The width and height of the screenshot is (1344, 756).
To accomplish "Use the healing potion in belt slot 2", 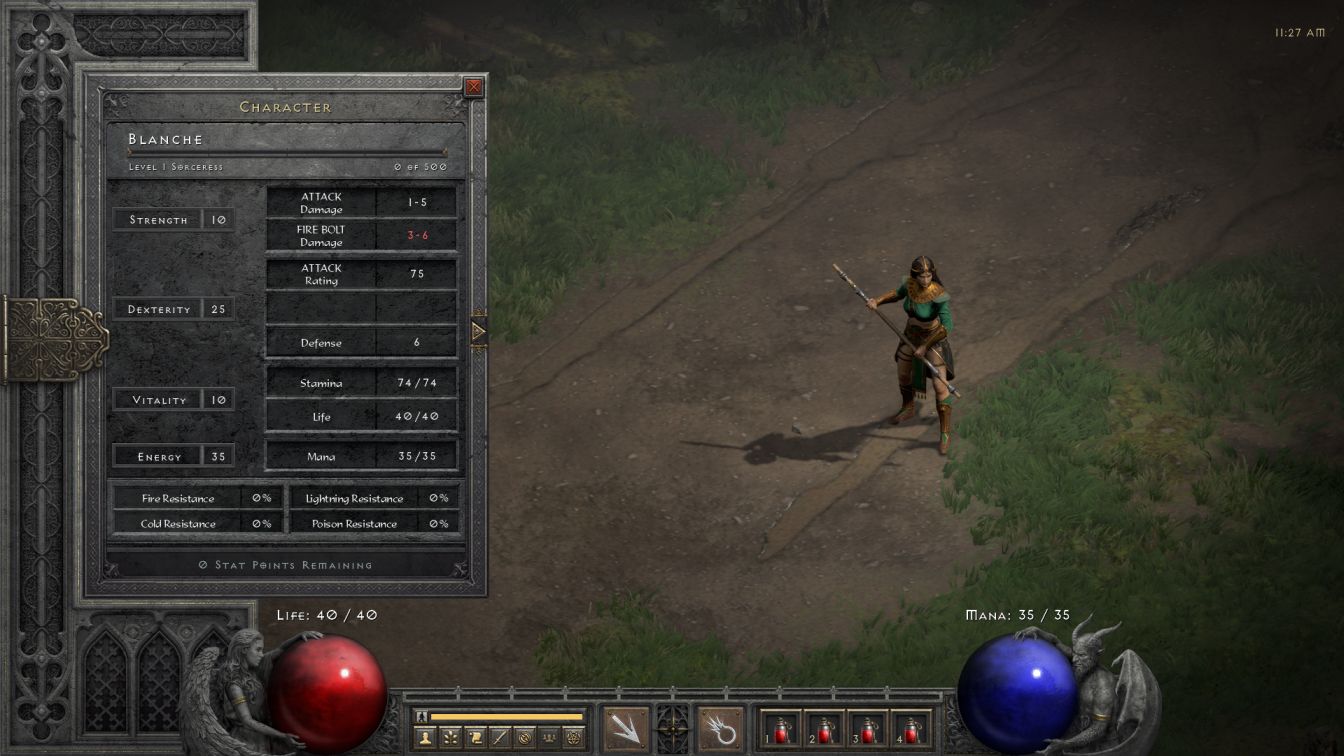I will [x=824, y=729].
